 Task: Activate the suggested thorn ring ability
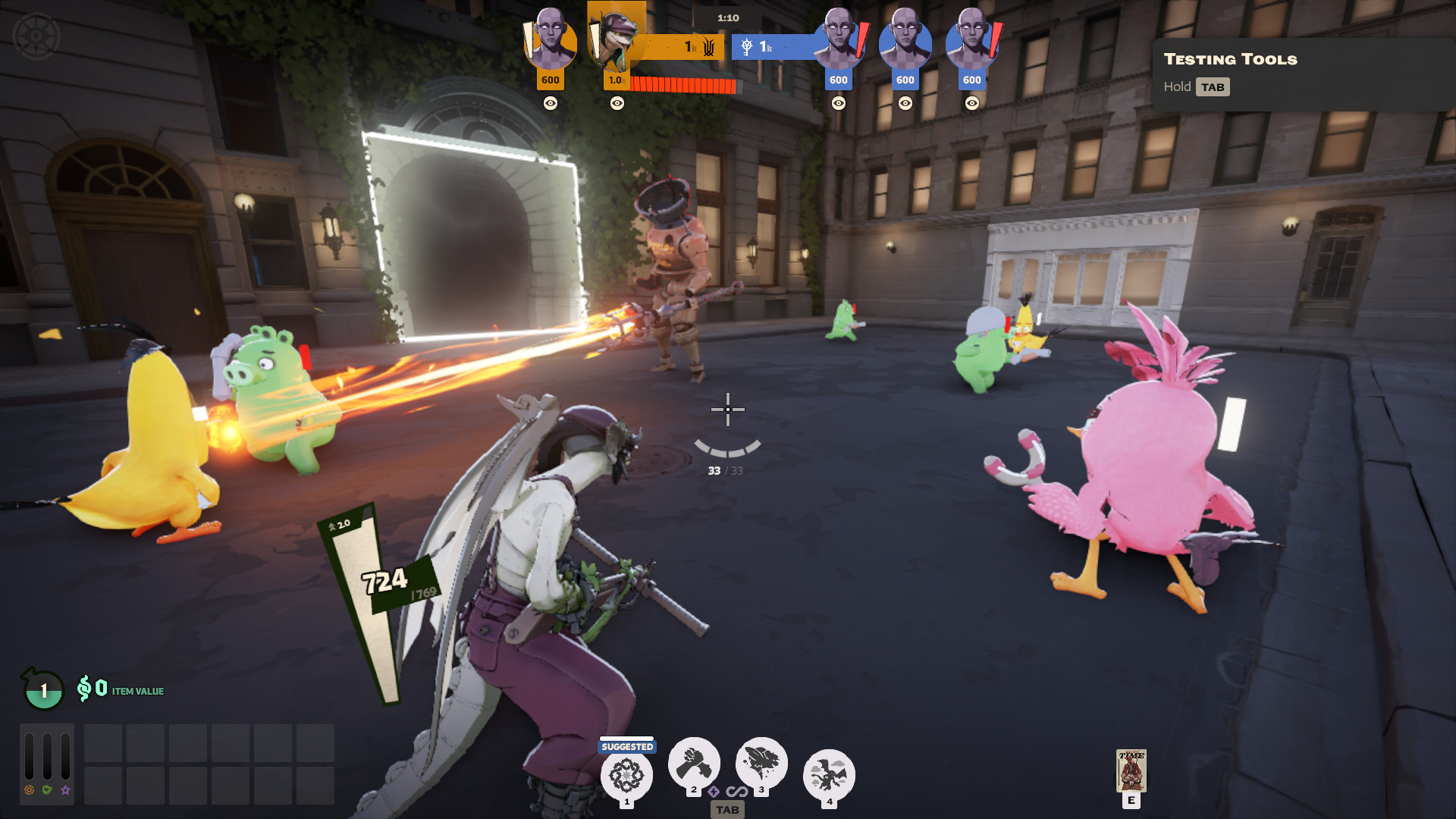coord(626,775)
